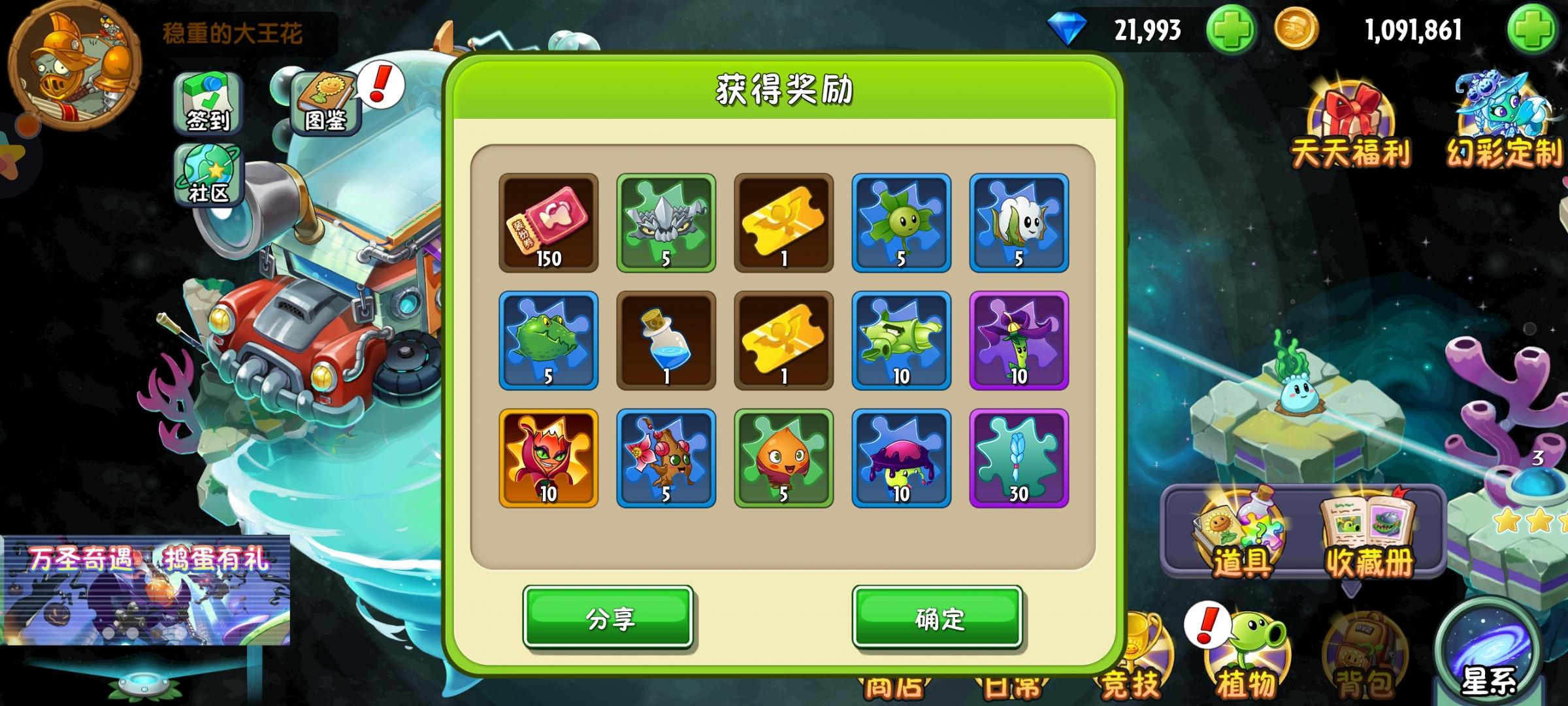Select the 150 costume ticket reward
The width and height of the screenshot is (1568, 706).
(x=548, y=222)
